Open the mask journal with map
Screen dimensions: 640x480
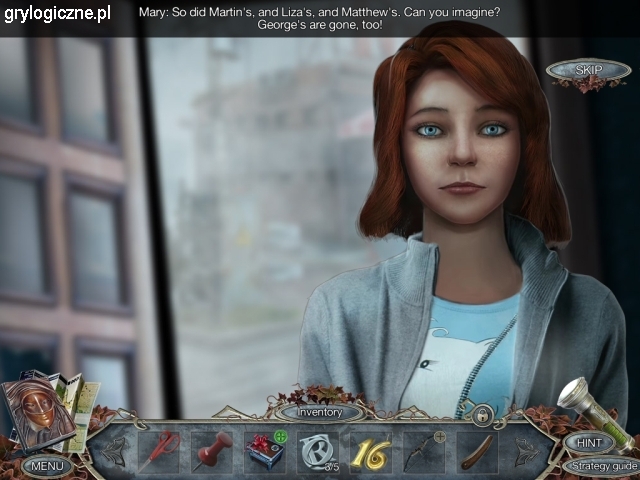click(x=45, y=411)
